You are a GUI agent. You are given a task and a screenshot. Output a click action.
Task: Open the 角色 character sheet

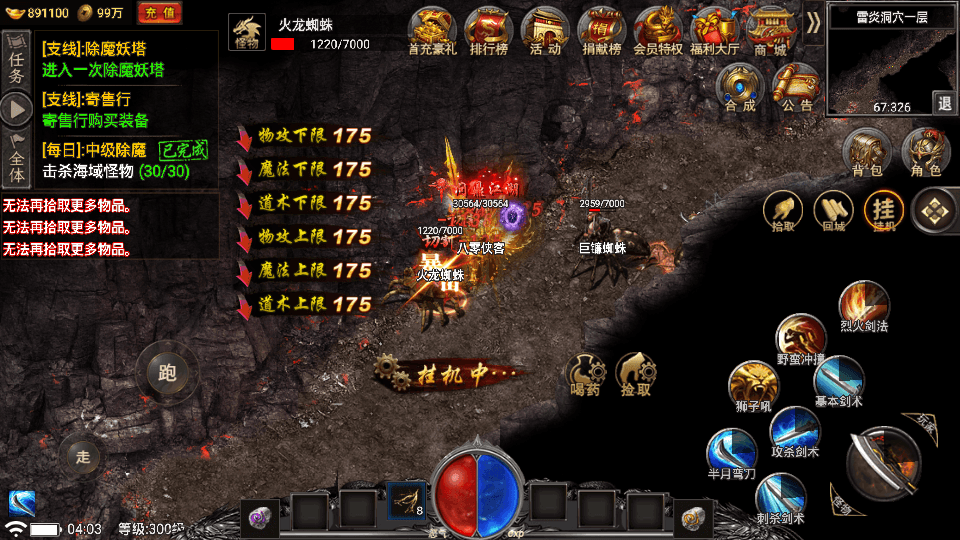point(925,153)
